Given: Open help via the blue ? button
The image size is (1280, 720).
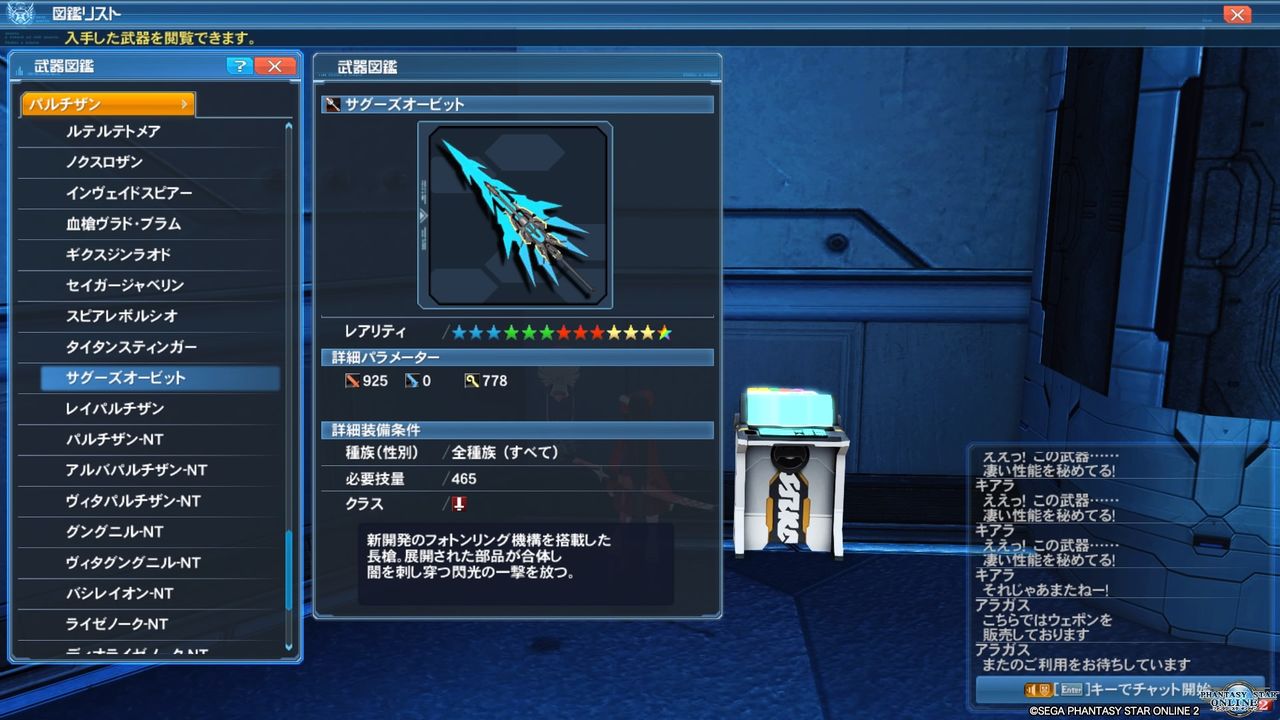Looking at the screenshot, I should click(x=239, y=67).
